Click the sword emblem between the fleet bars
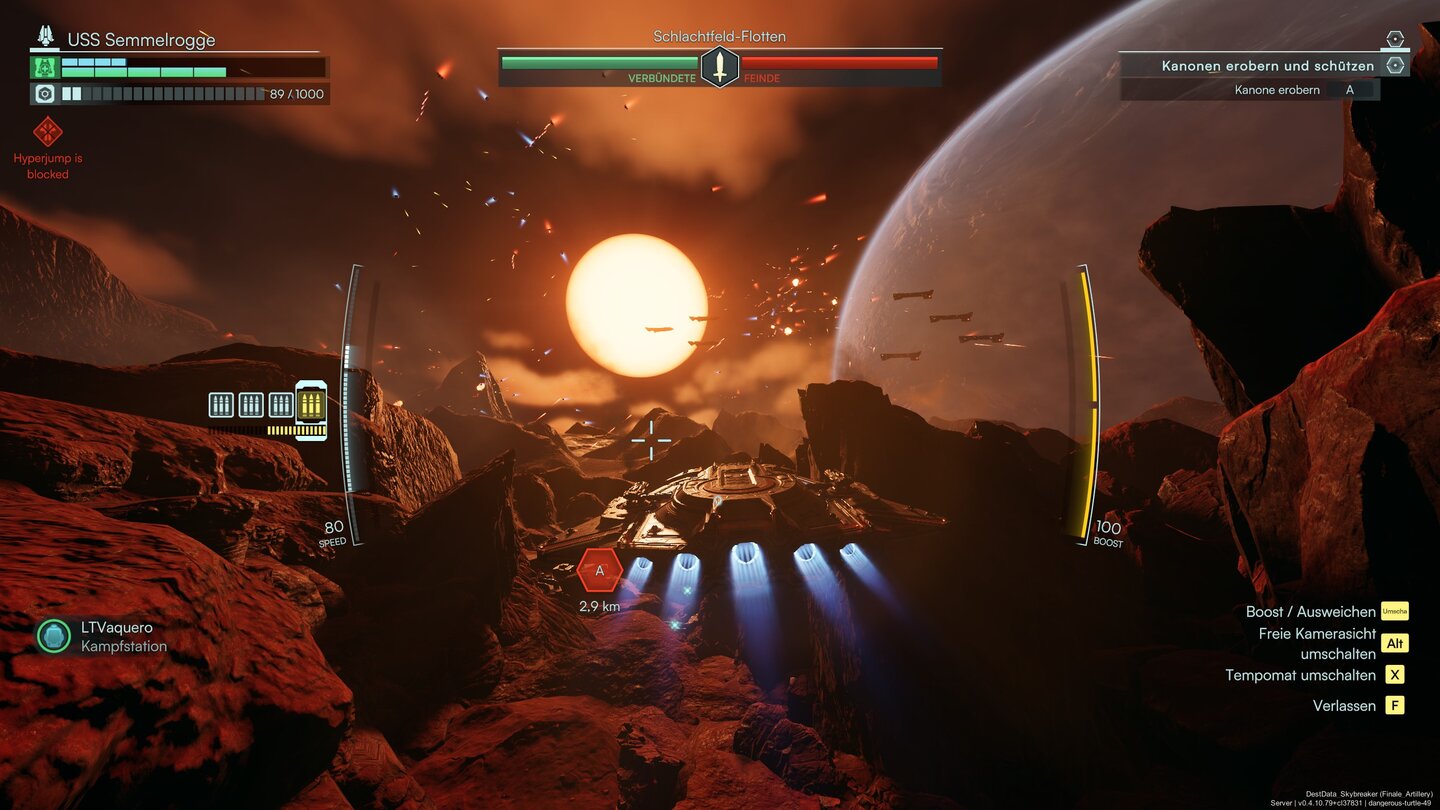 point(719,67)
